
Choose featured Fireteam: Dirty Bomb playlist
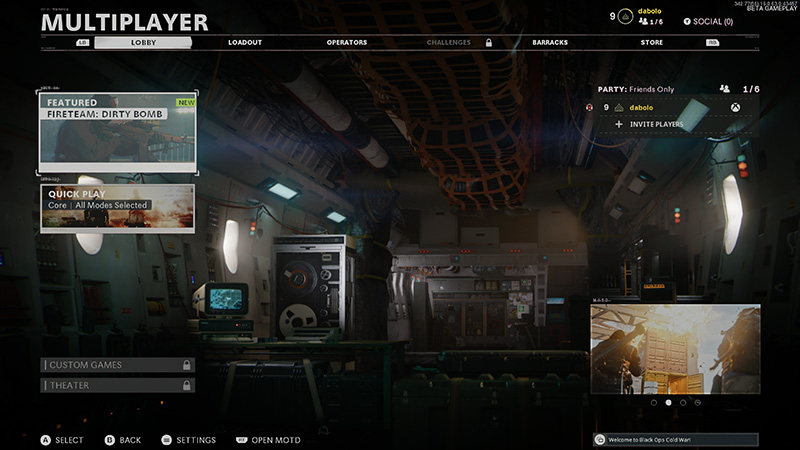pos(118,130)
